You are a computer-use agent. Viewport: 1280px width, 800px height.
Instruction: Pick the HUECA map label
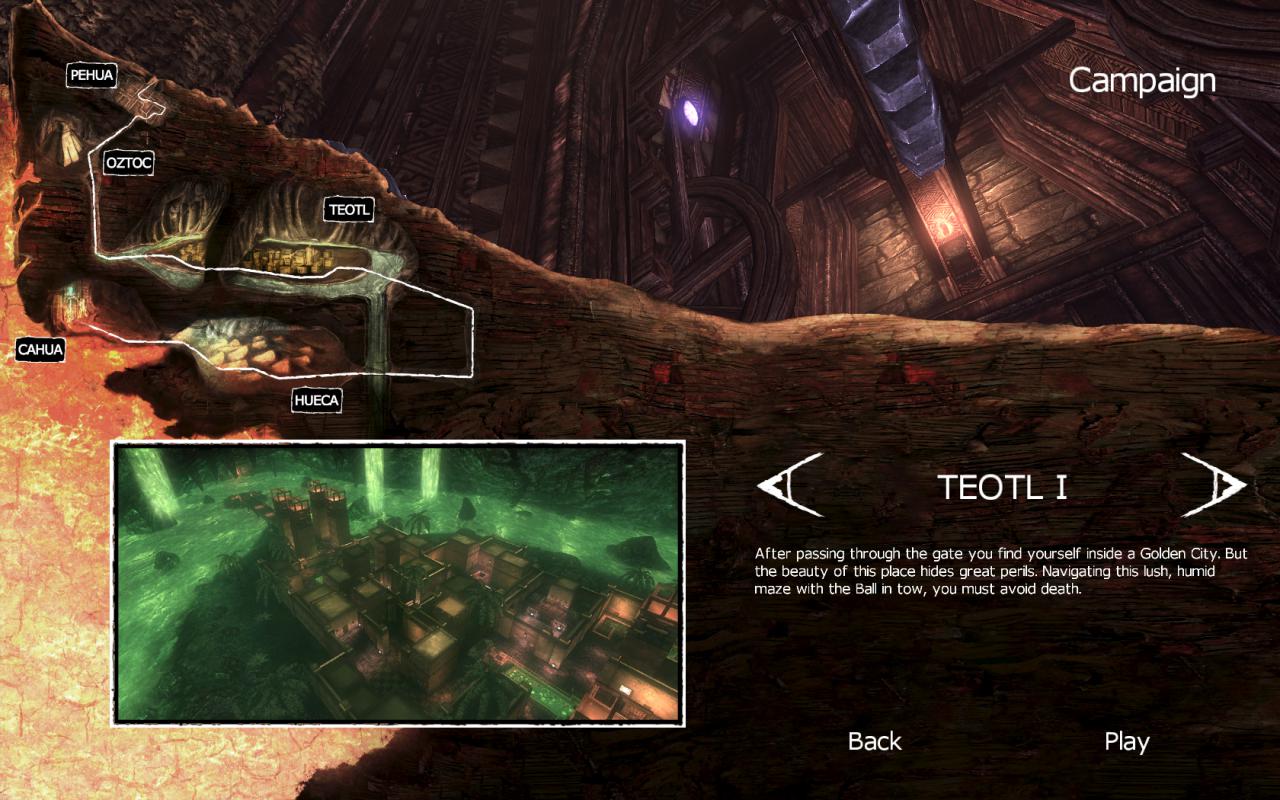[317, 401]
